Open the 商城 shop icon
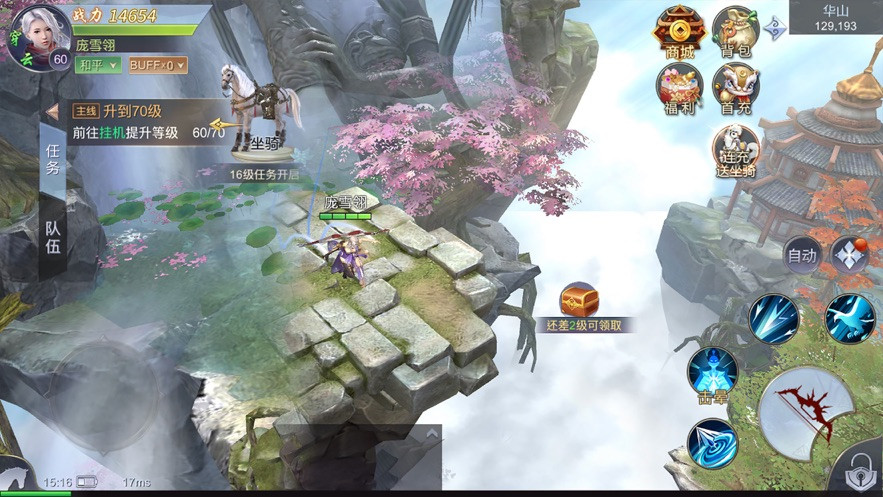The image size is (883, 497). pyautogui.click(x=680, y=32)
